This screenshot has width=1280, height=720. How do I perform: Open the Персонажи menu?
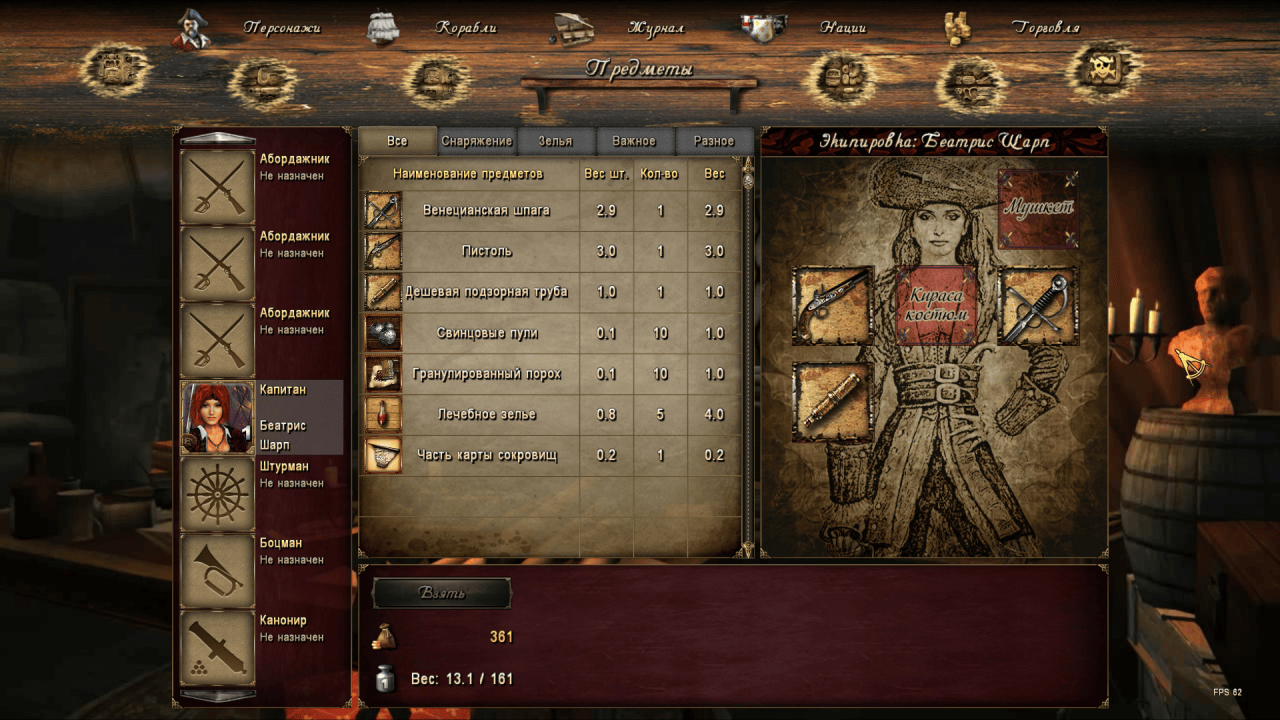281,28
